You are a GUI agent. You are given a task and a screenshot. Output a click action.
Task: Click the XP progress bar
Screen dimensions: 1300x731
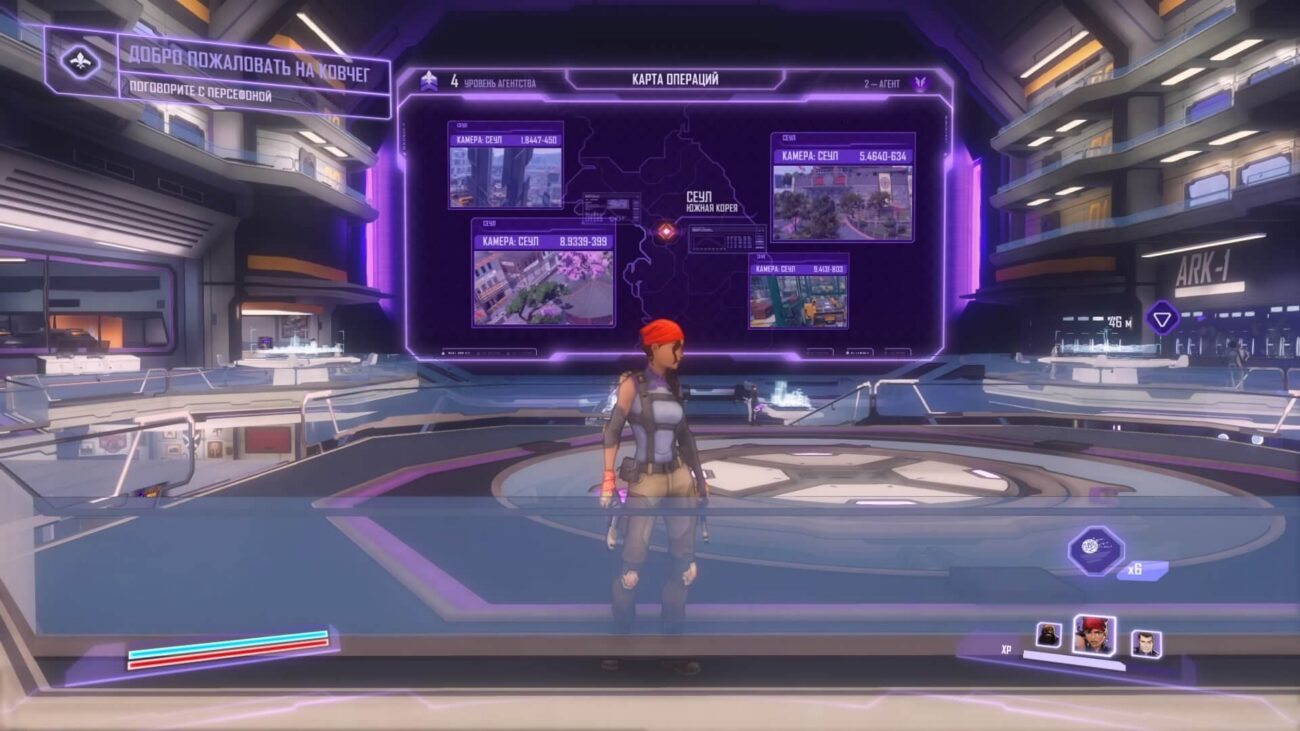pos(1072,660)
